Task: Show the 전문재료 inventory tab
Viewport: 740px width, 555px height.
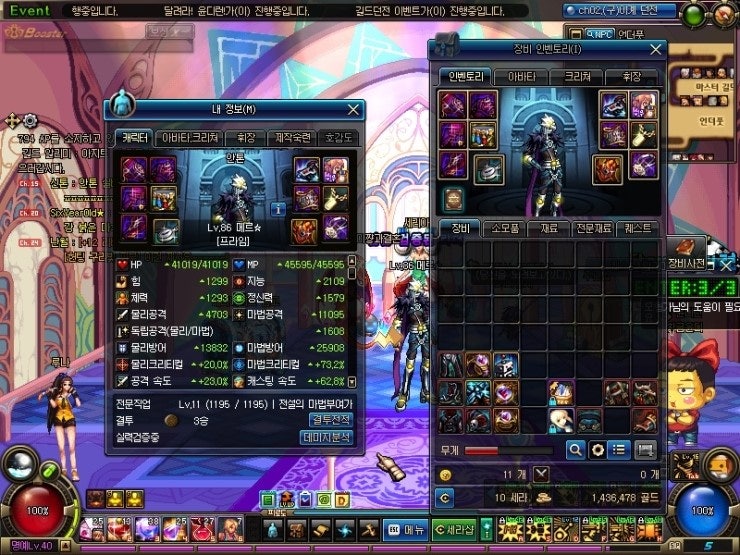Action: tap(591, 229)
